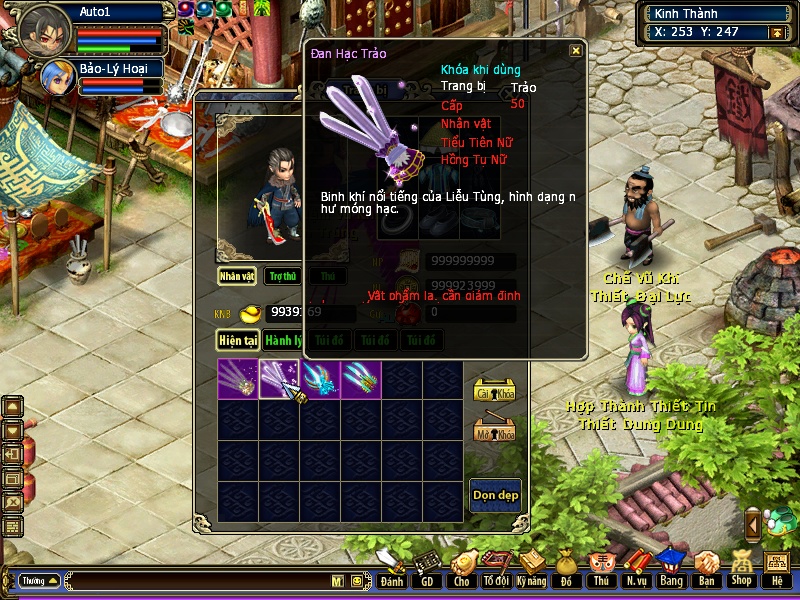Select the blue ice claw item slot
800x600 pixels.
(320, 379)
